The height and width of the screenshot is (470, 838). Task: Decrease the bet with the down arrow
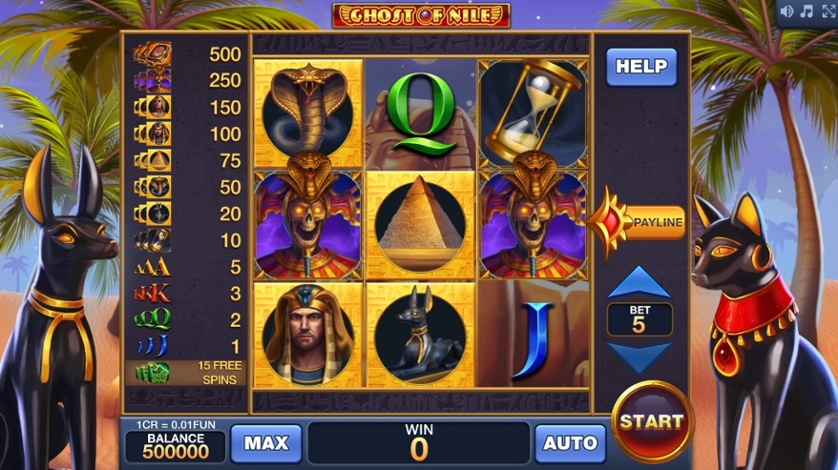pyautogui.click(x=639, y=357)
